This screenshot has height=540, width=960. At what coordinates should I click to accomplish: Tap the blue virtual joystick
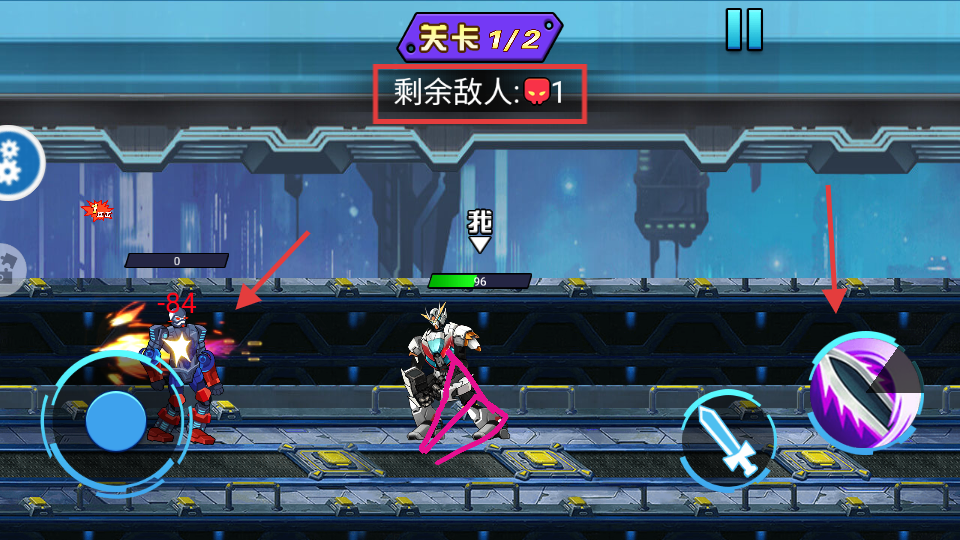click(x=116, y=421)
